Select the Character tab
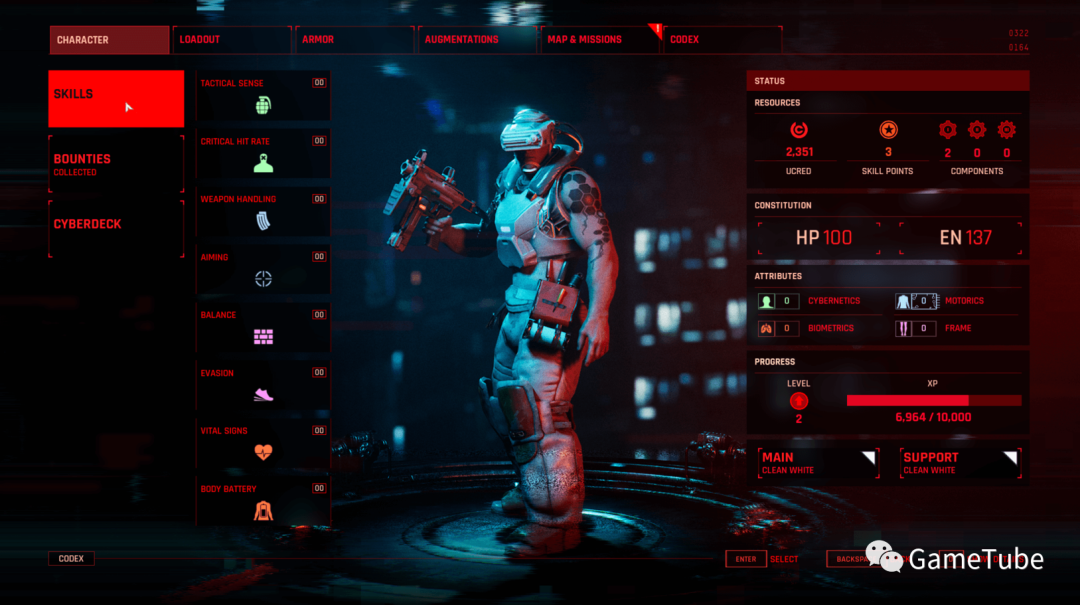Screen dimensions: 1080x605 pyautogui.click(x=110, y=40)
